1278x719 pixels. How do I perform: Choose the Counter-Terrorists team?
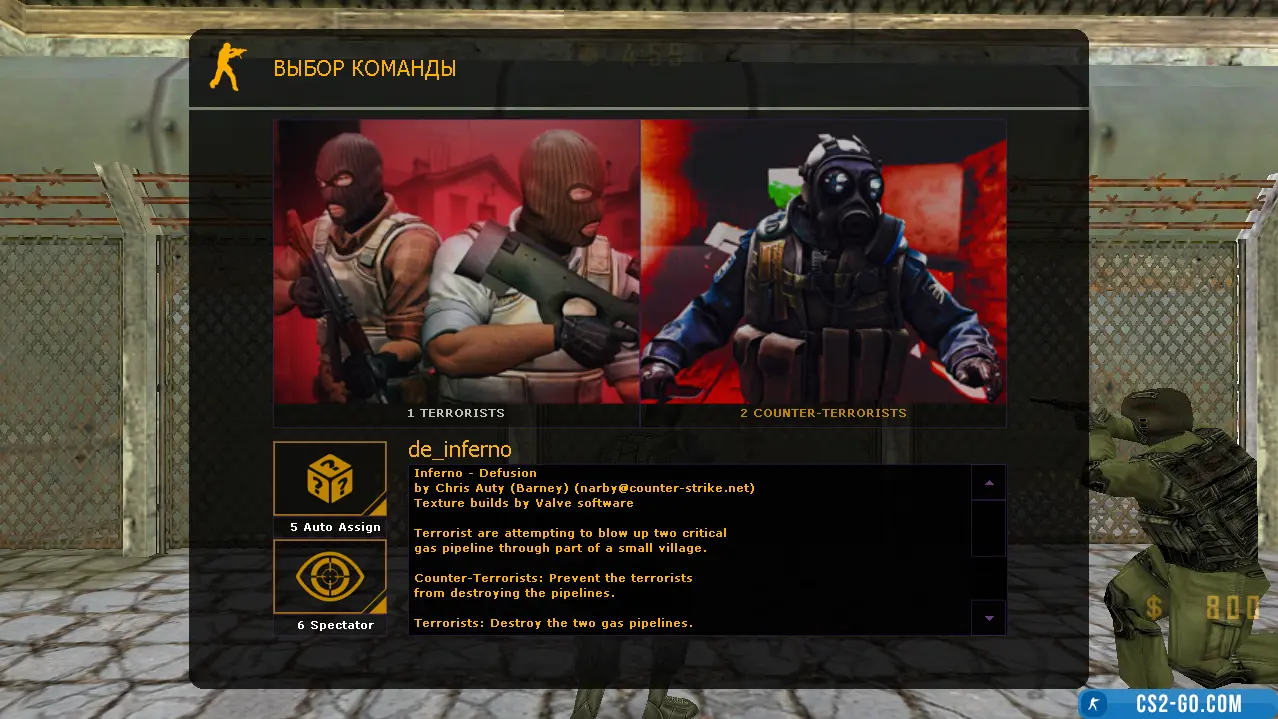(823, 270)
